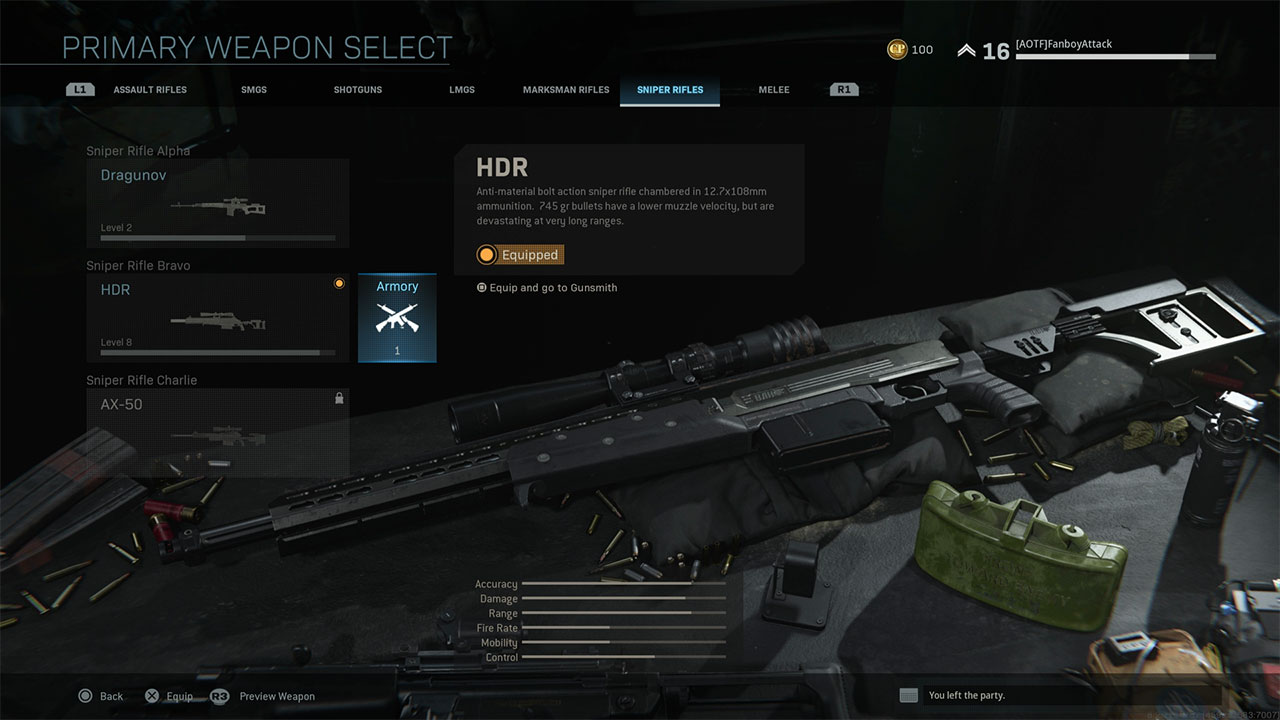Equip and go to Gunsmith
This screenshot has width=1280, height=720.
point(548,288)
